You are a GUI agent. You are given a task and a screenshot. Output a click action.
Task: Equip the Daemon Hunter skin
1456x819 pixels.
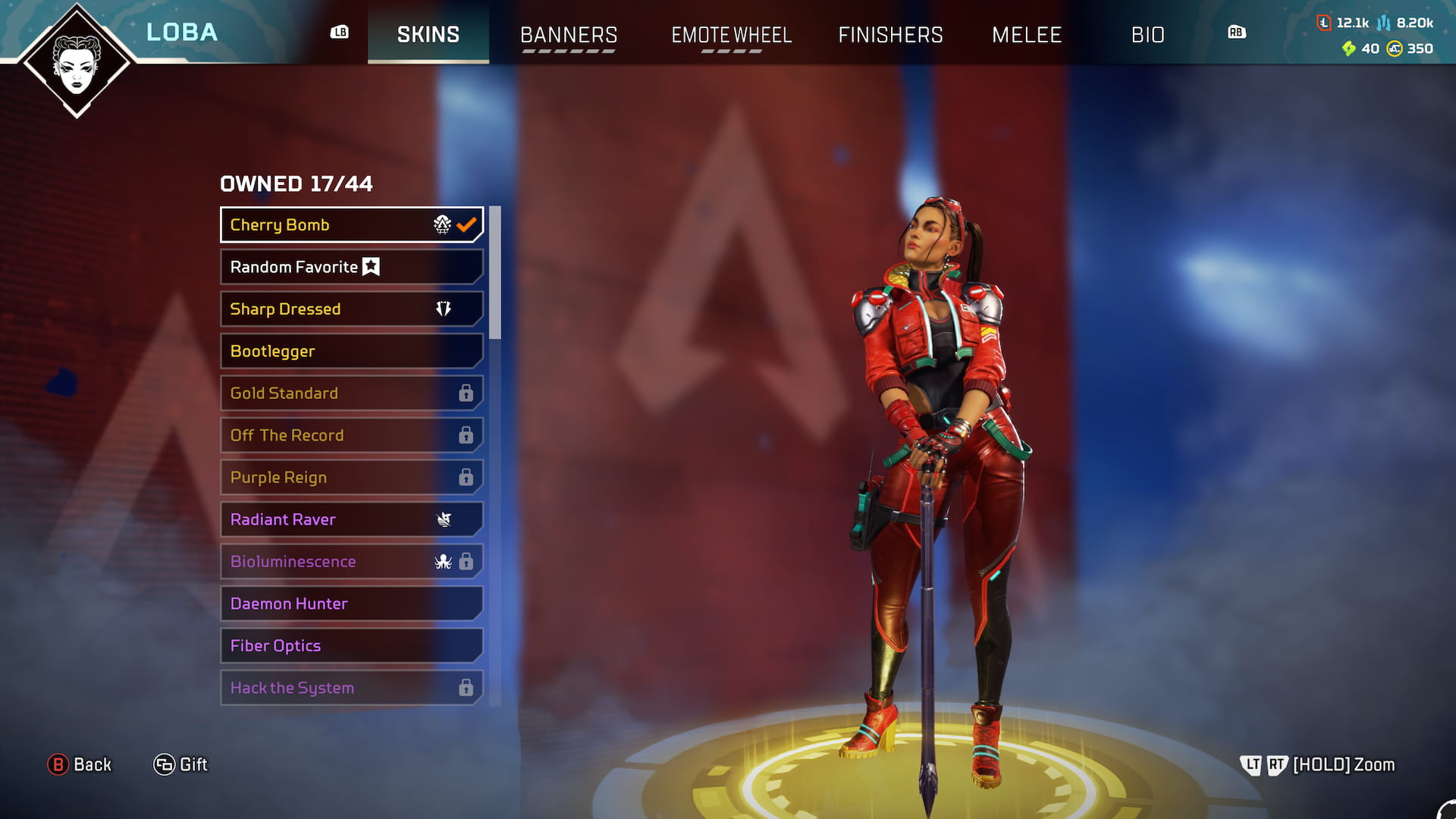click(351, 604)
